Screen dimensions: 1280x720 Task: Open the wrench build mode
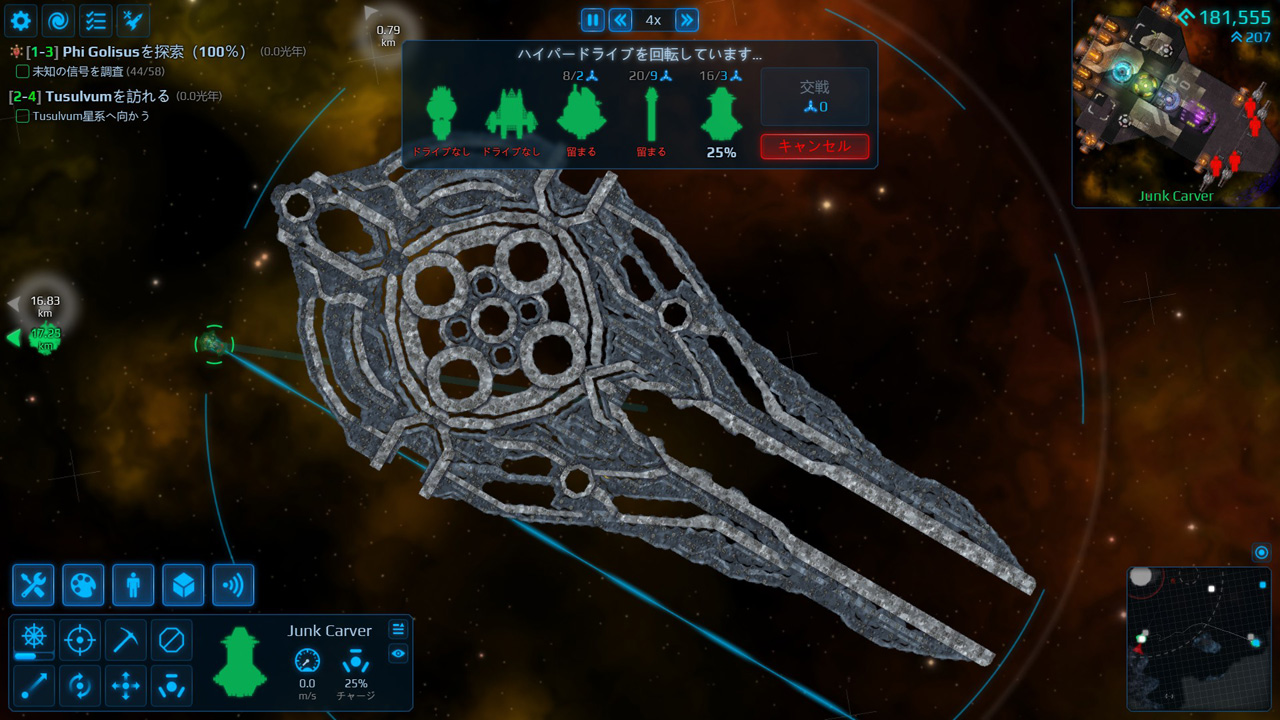pyautogui.click(x=33, y=585)
